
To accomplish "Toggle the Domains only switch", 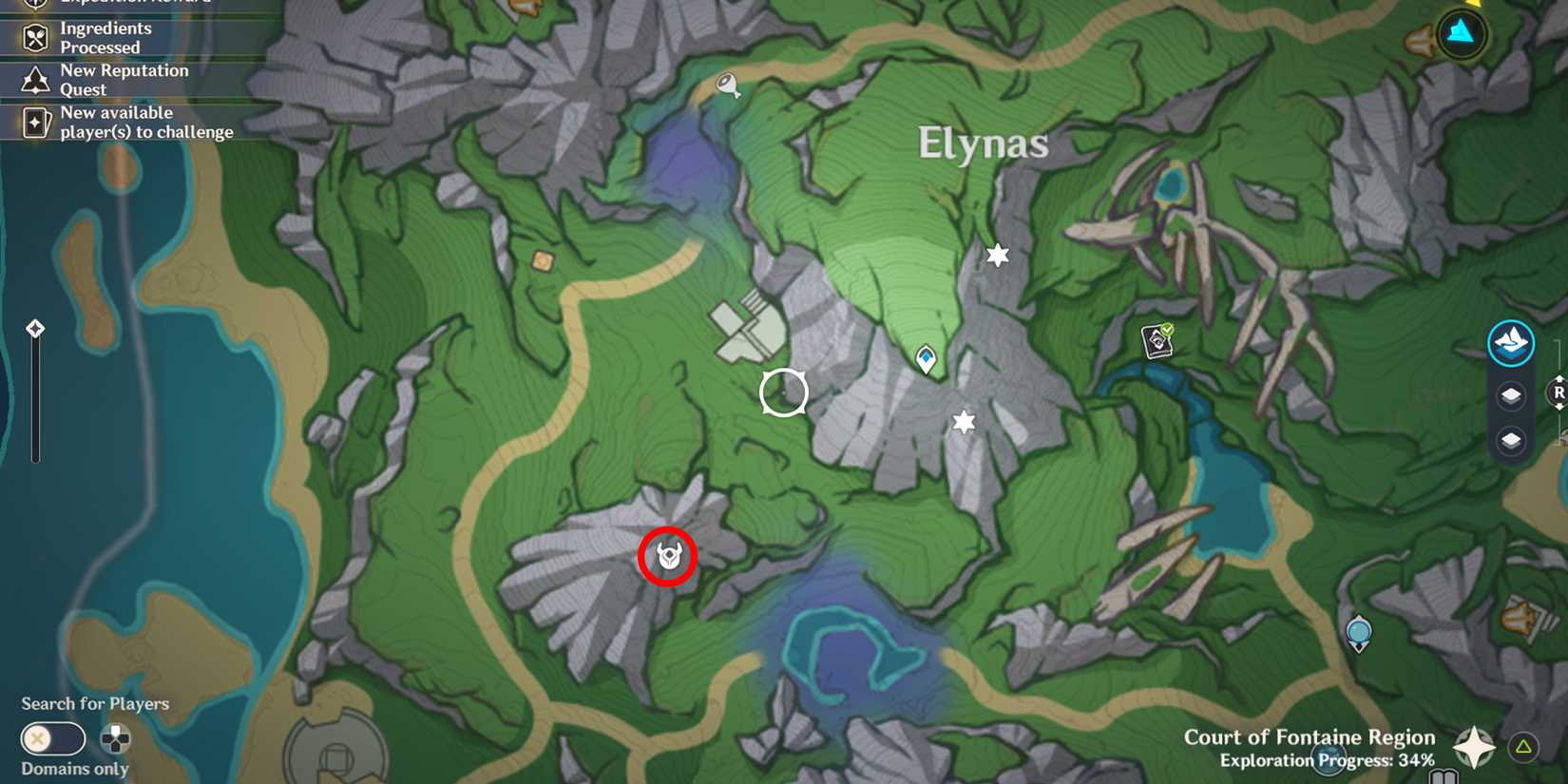I will [x=52, y=739].
